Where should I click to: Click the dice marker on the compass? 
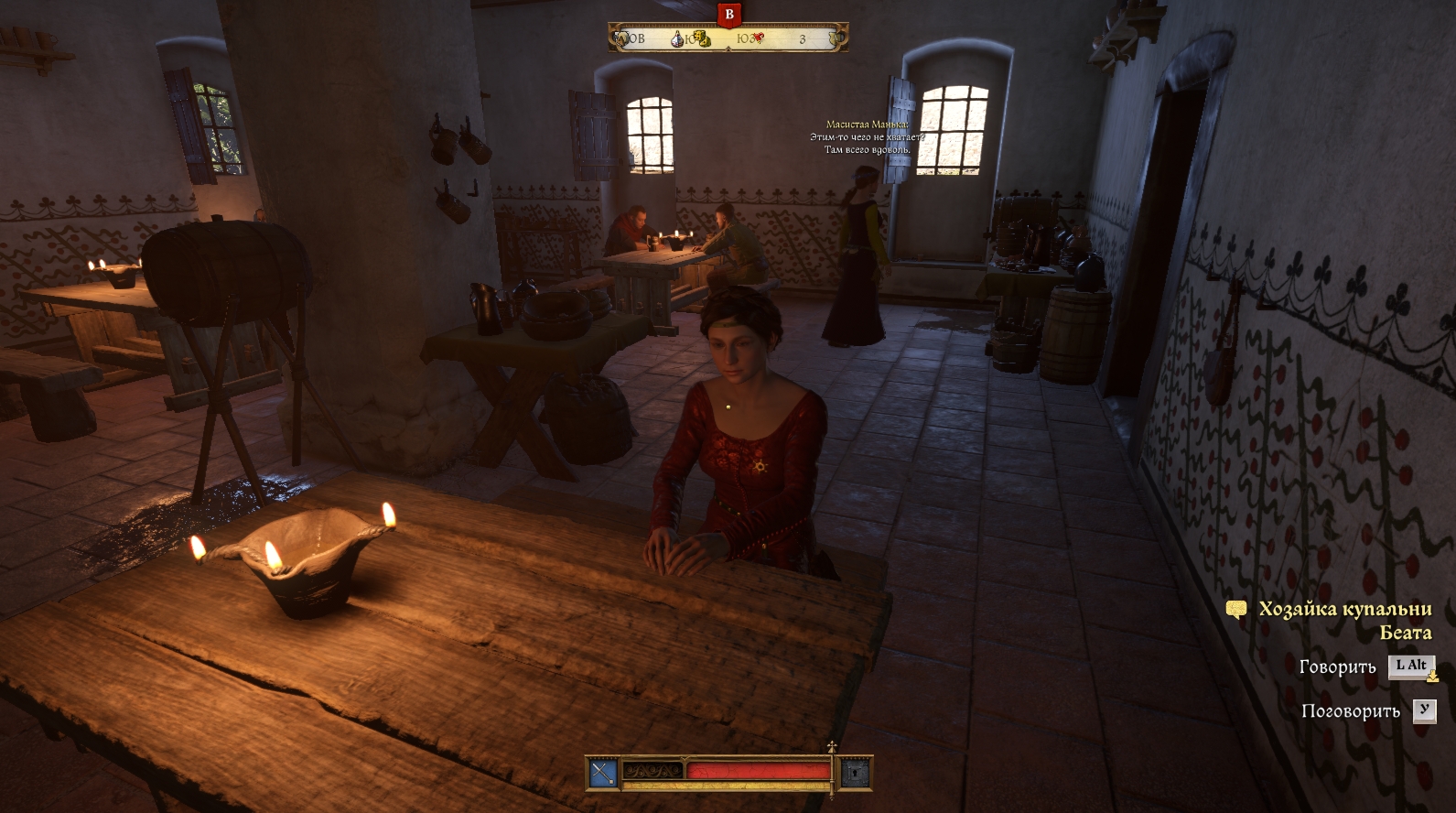pyautogui.click(x=700, y=38)
